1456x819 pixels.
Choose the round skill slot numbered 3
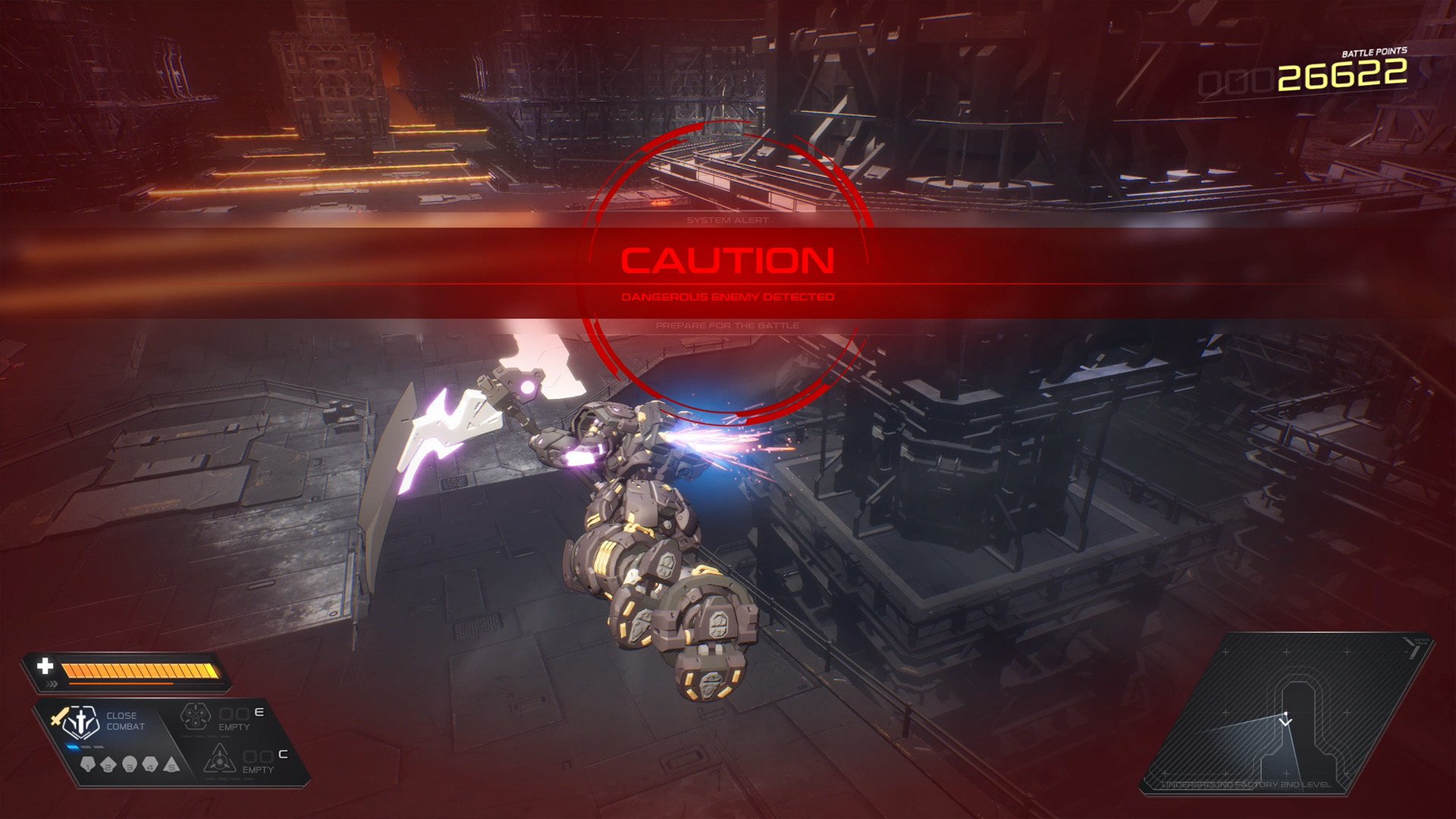(130, 764)
